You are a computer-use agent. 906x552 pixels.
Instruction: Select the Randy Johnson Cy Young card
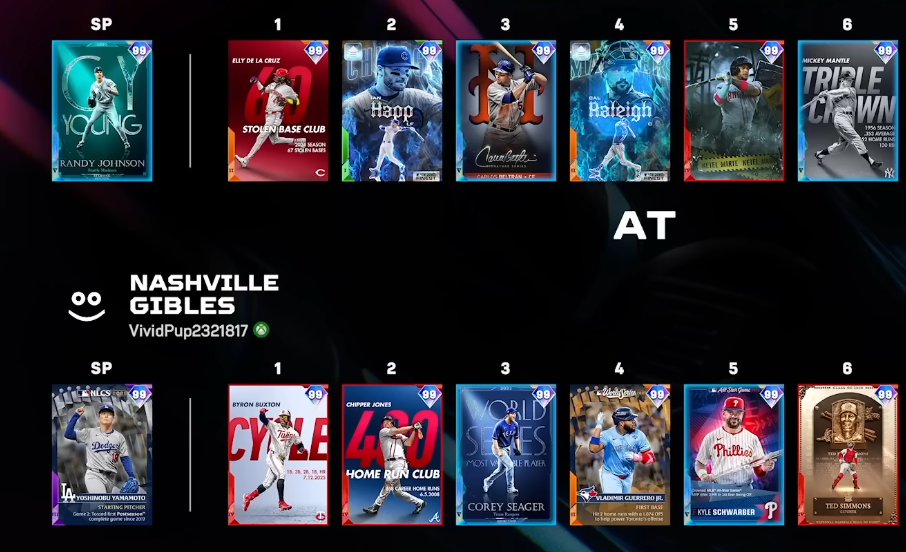[x=102, y=111]
